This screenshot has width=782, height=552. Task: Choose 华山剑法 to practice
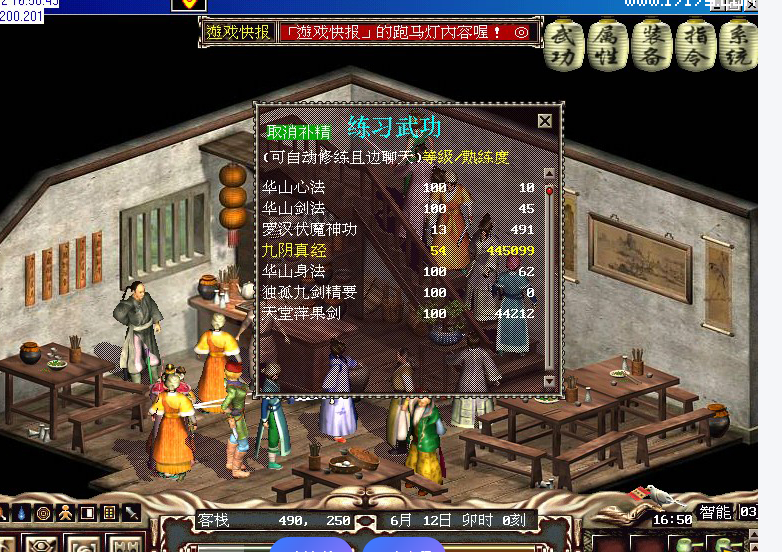[x=294, y=208]
